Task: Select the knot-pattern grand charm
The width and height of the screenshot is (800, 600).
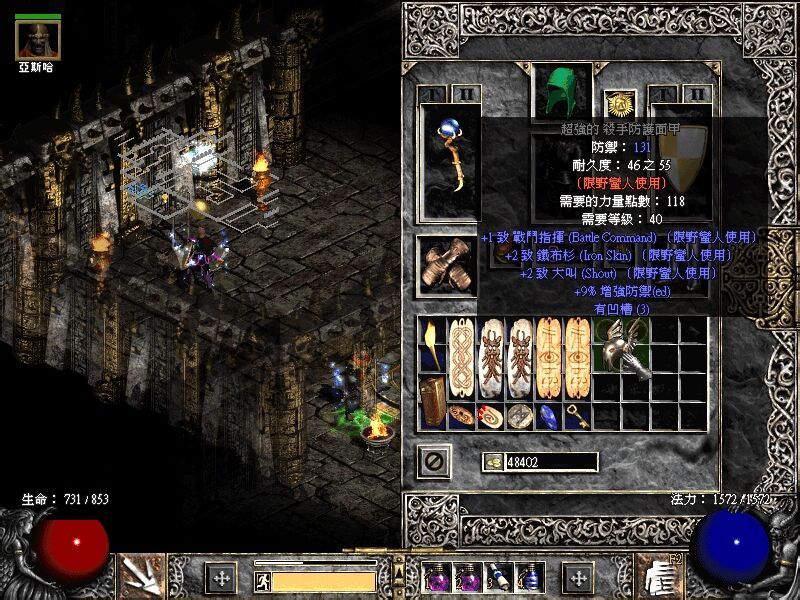Action: point(461,358)
